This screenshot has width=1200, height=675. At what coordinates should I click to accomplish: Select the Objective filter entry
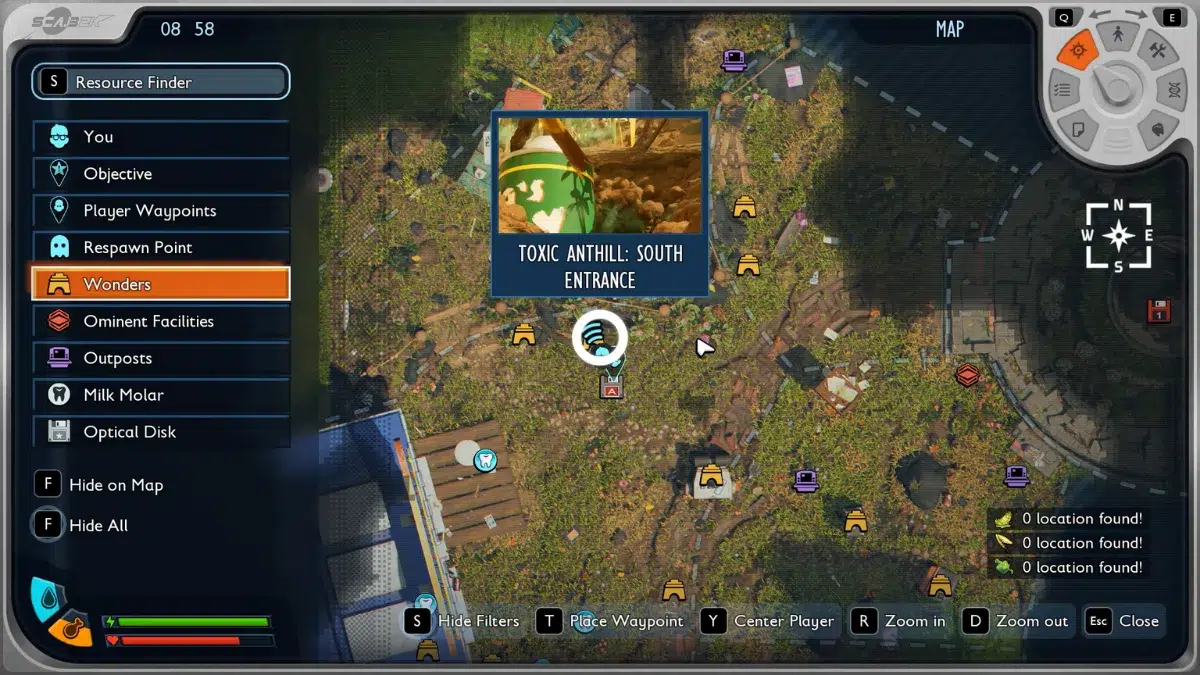[x=160, y=174]
